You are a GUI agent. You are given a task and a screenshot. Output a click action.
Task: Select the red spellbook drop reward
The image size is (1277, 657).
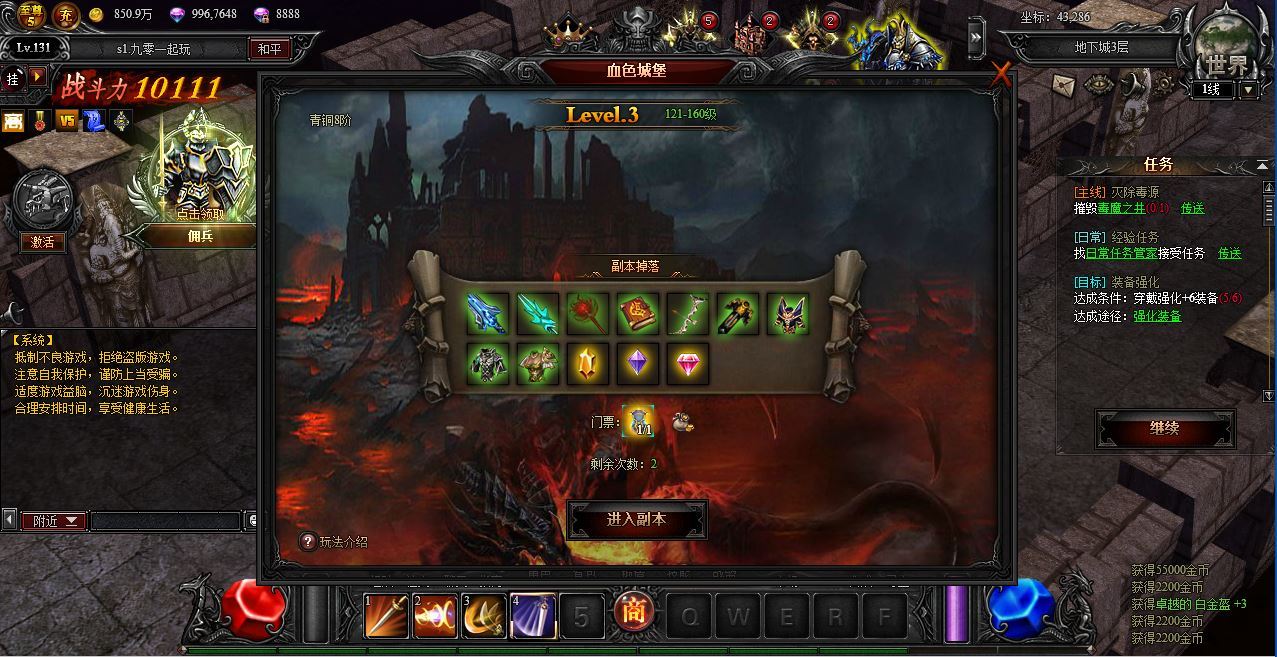click(637, 314)
